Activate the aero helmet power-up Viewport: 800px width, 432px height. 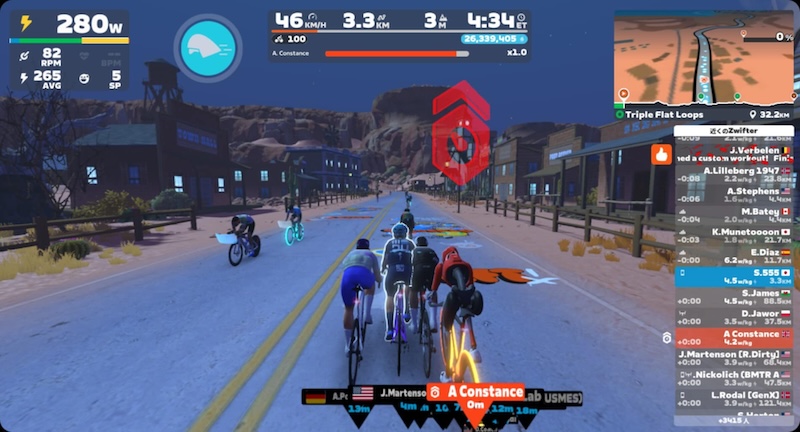(x=208, y=45)
